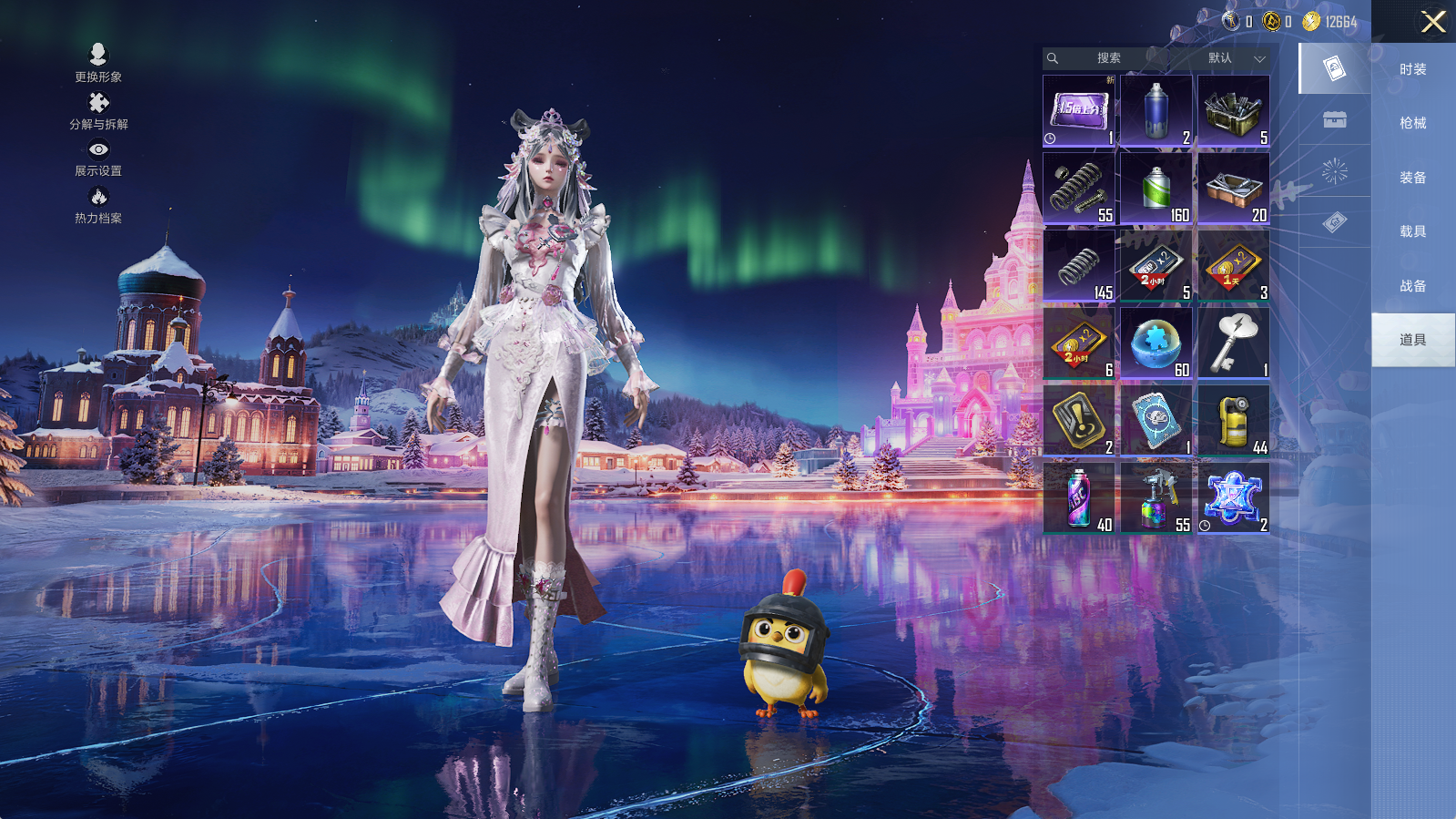
Task: Close the inventory screen with the X
Action: click(x=1432, y=22)
